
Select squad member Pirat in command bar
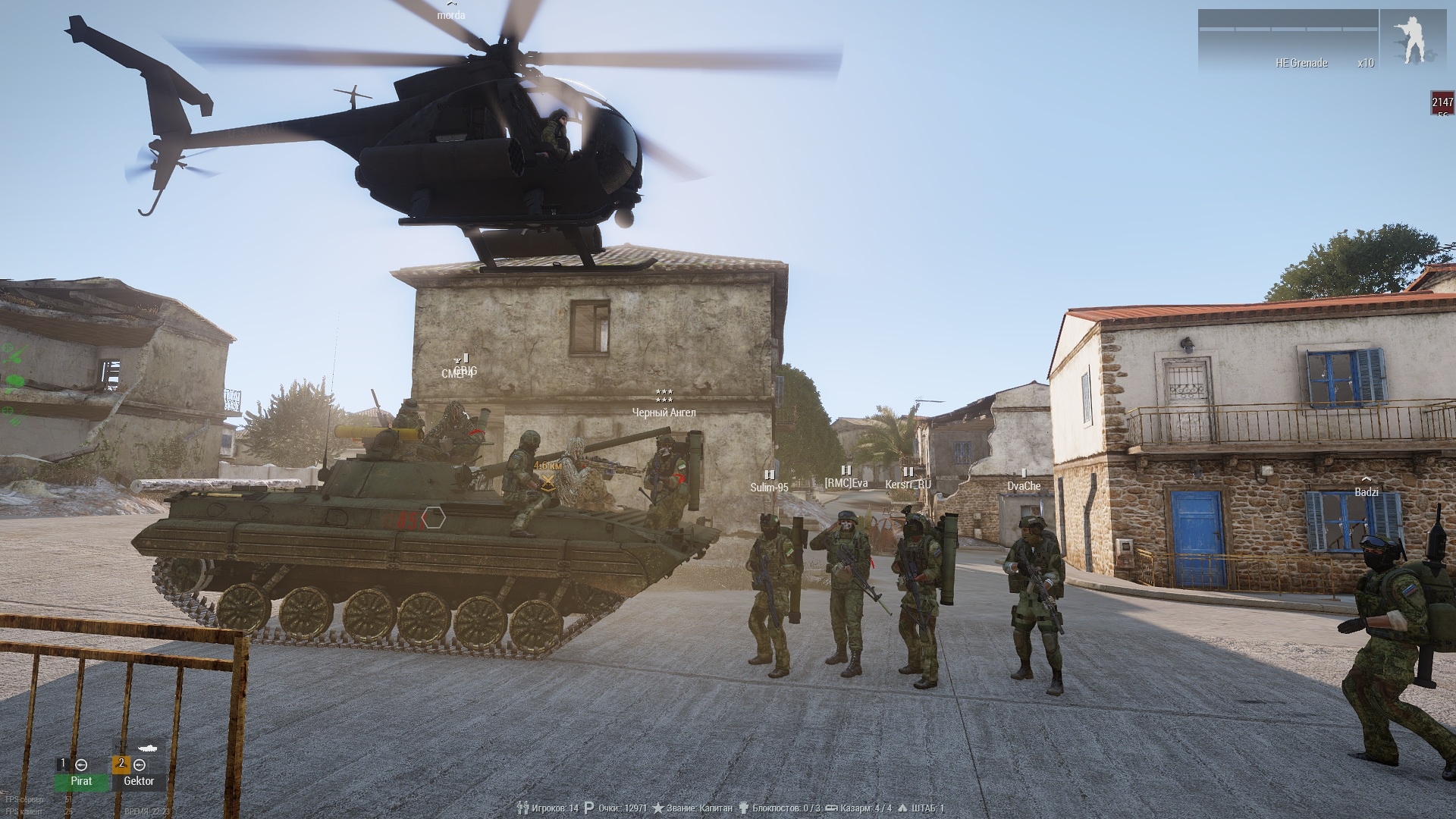click(x=81, y=780)
